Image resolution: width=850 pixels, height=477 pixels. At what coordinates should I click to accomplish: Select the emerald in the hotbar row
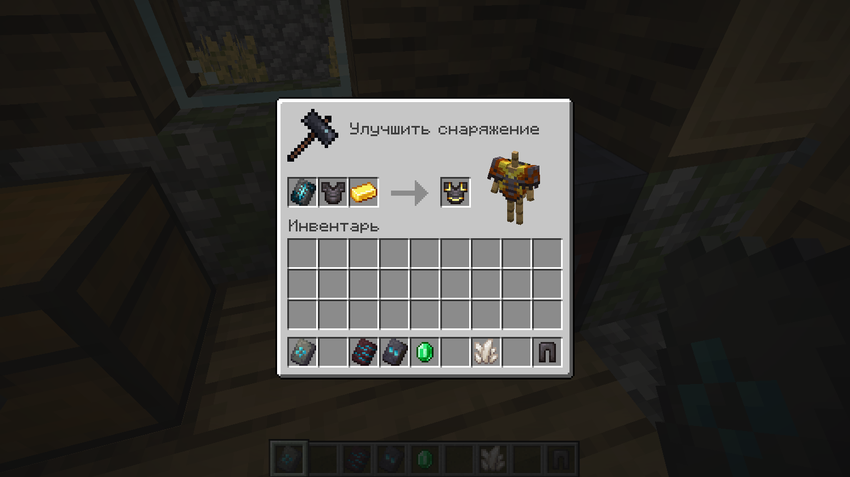(425, 352)
